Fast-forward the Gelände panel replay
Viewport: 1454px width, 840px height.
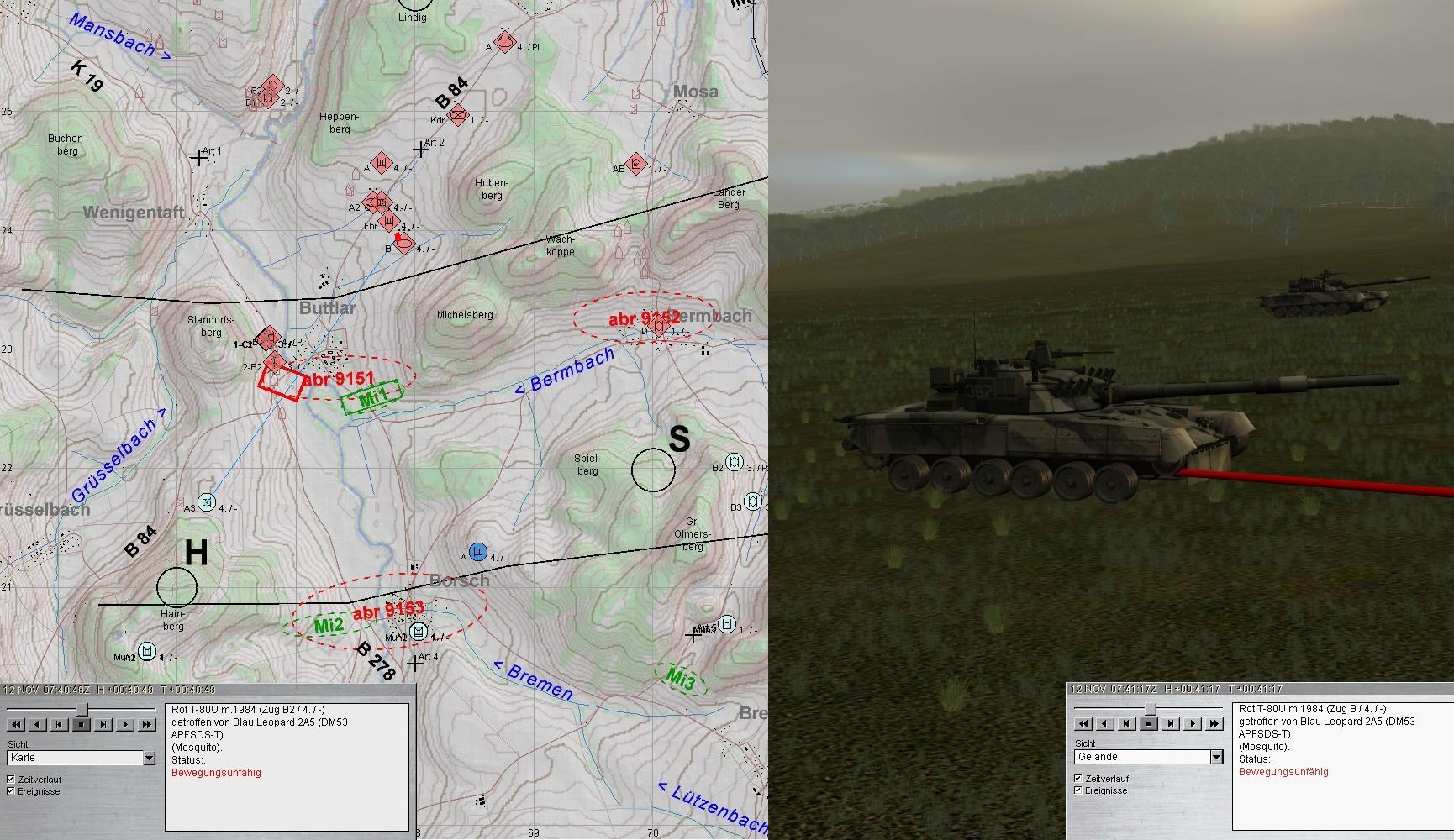pos(1214,723)
